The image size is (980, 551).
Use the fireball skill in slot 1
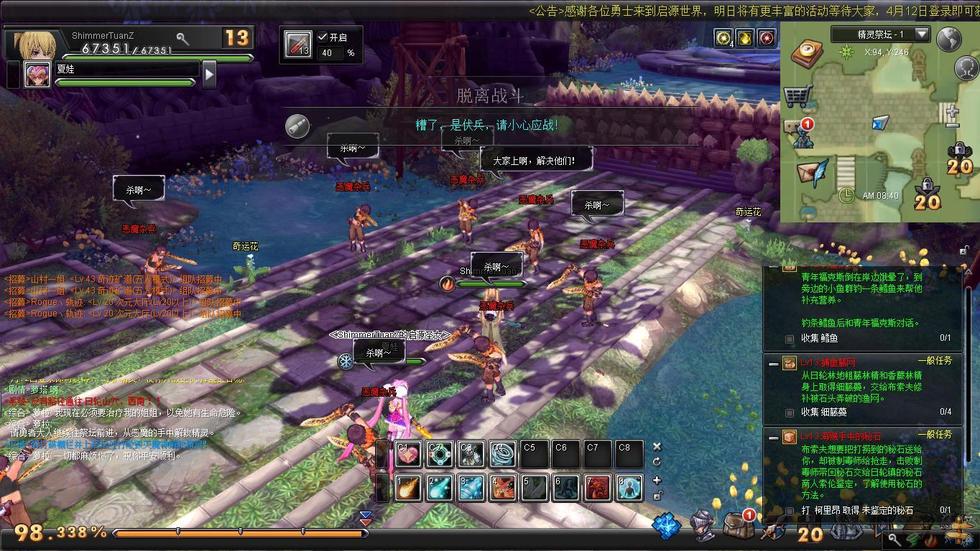(409, 488)
